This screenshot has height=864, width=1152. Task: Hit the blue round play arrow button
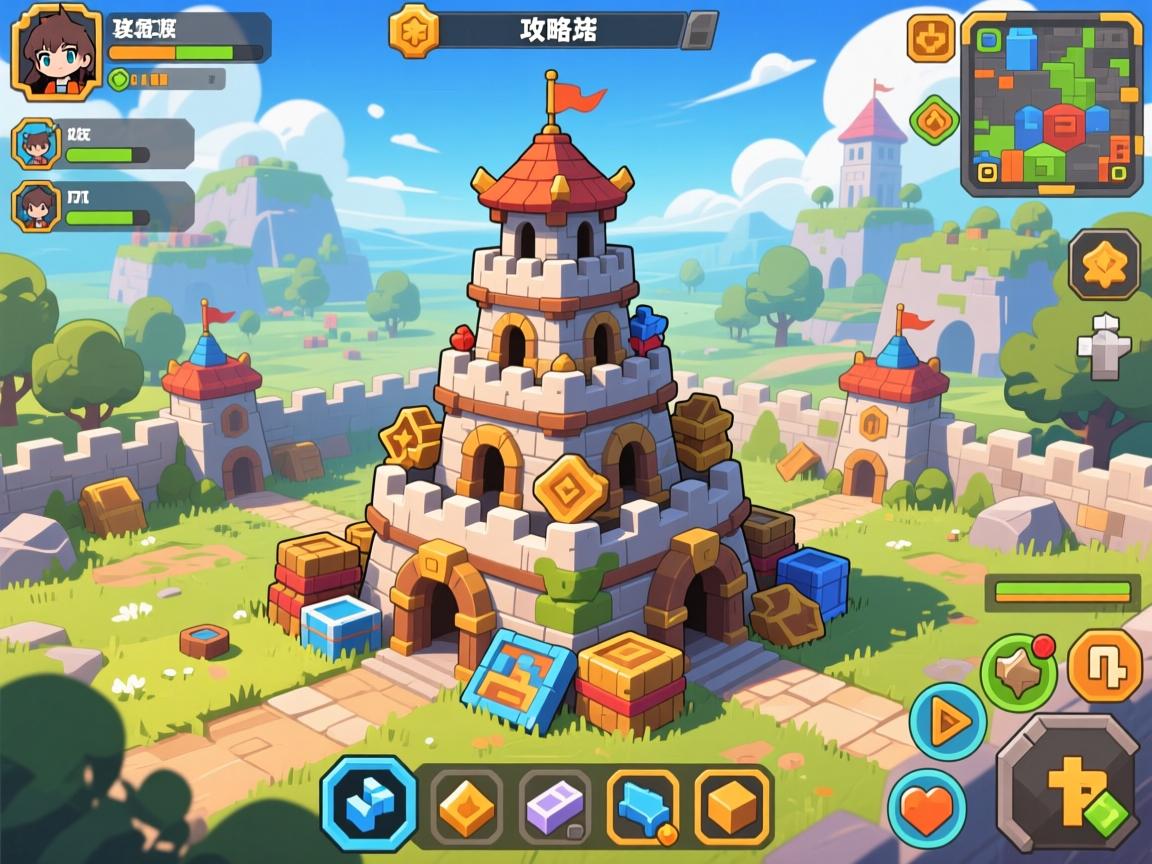click(947, 722)
